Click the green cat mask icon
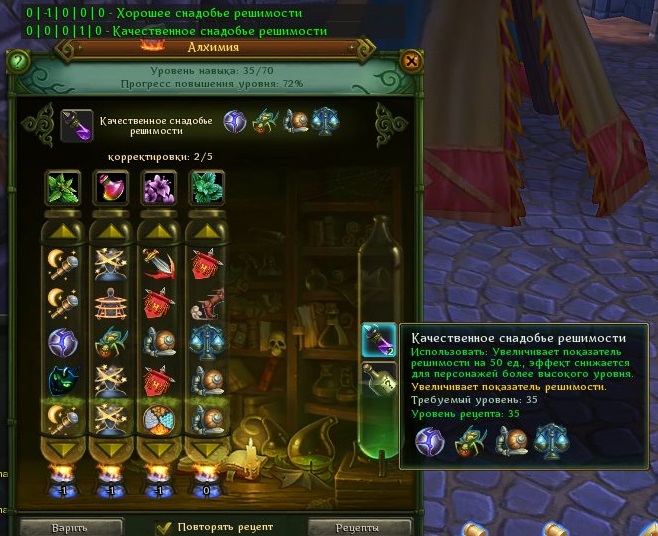The height and width of the screenshot is (536, 658). [62, 380]
